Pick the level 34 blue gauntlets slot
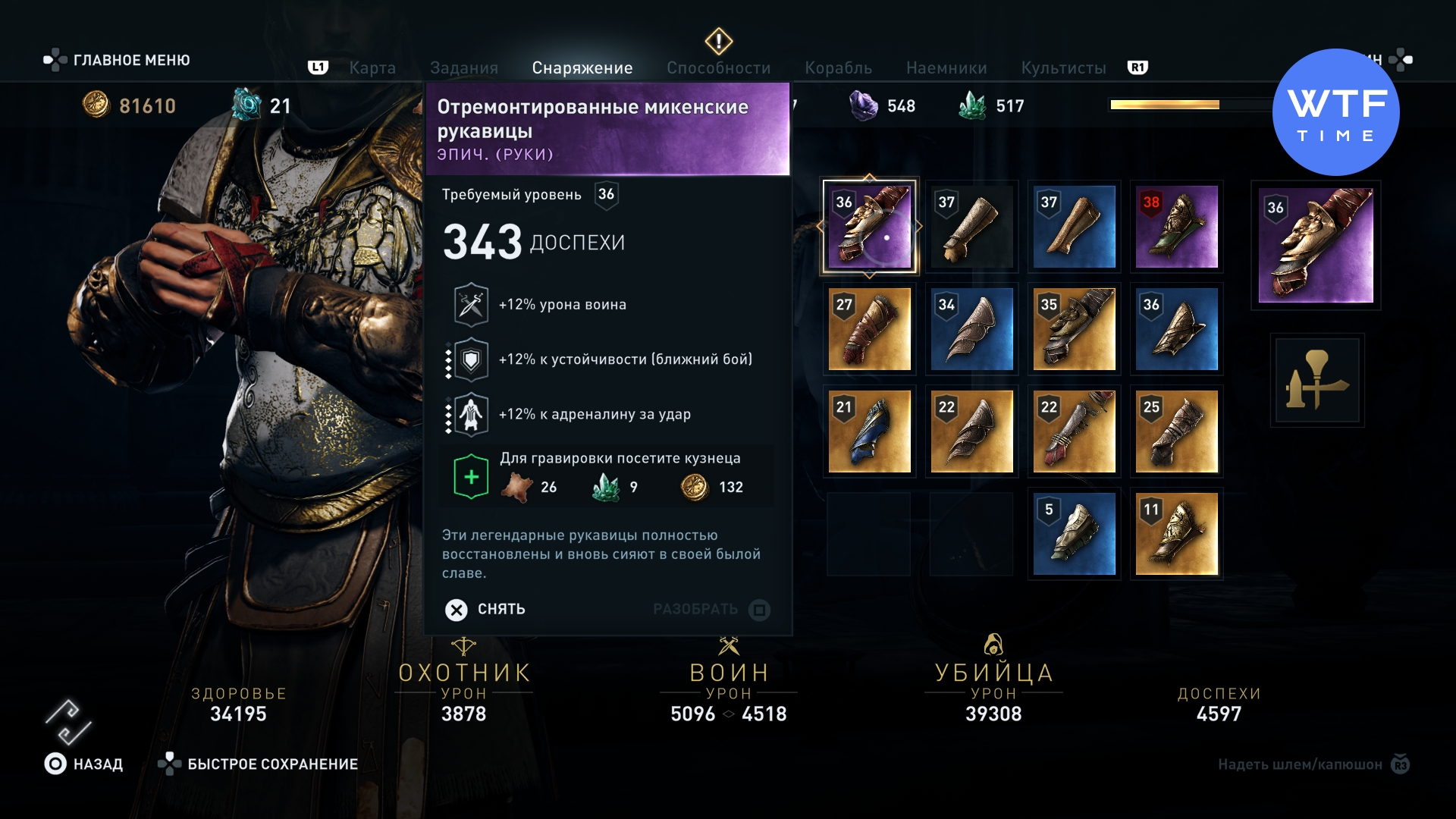Screen dimensions: 1456x819 [x=971, y=329]
